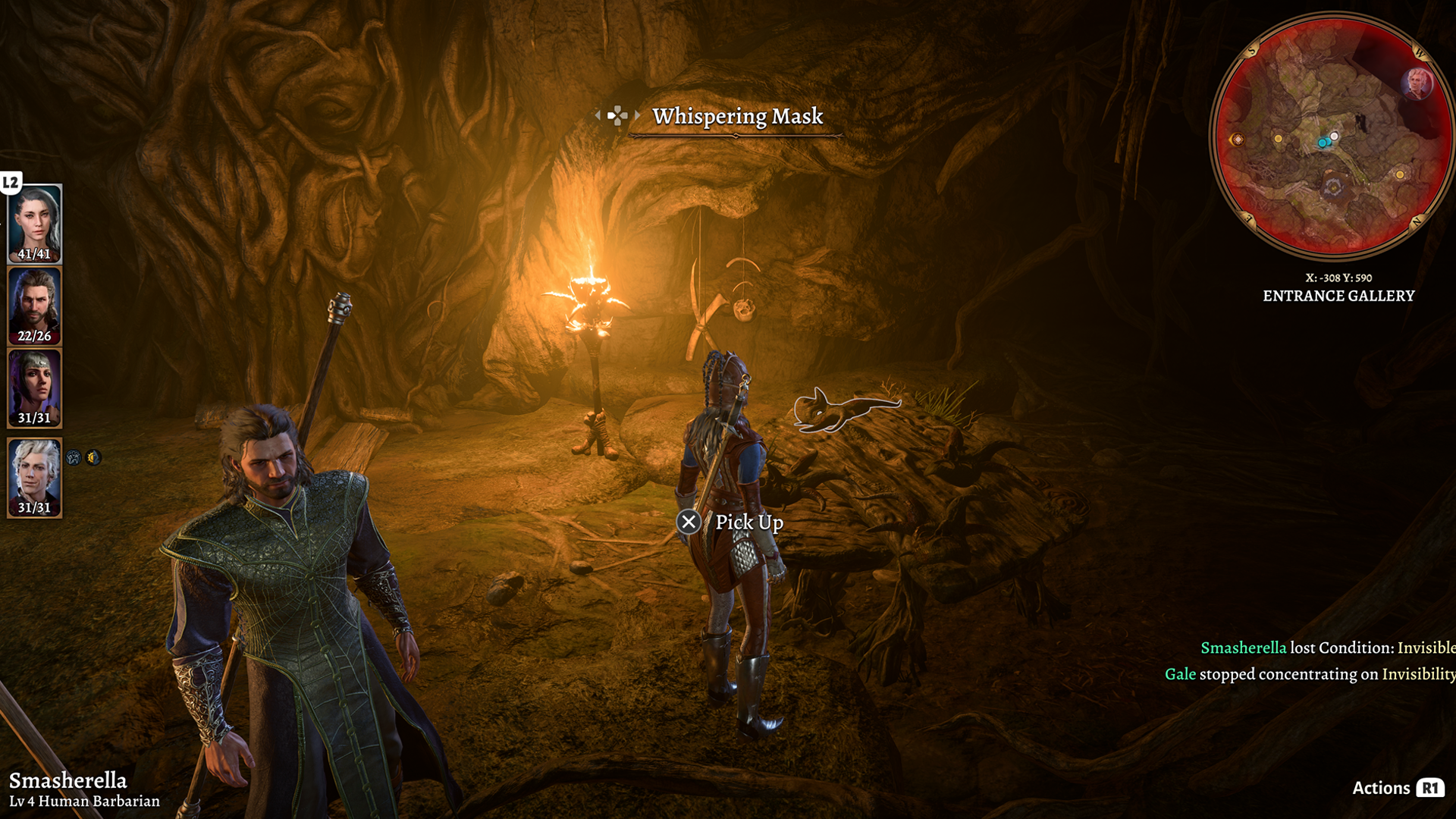Select the orange diamond waypoint marker on the minimap
Viewport: 1456px width, 819px height.
(x=1238, y=140)
